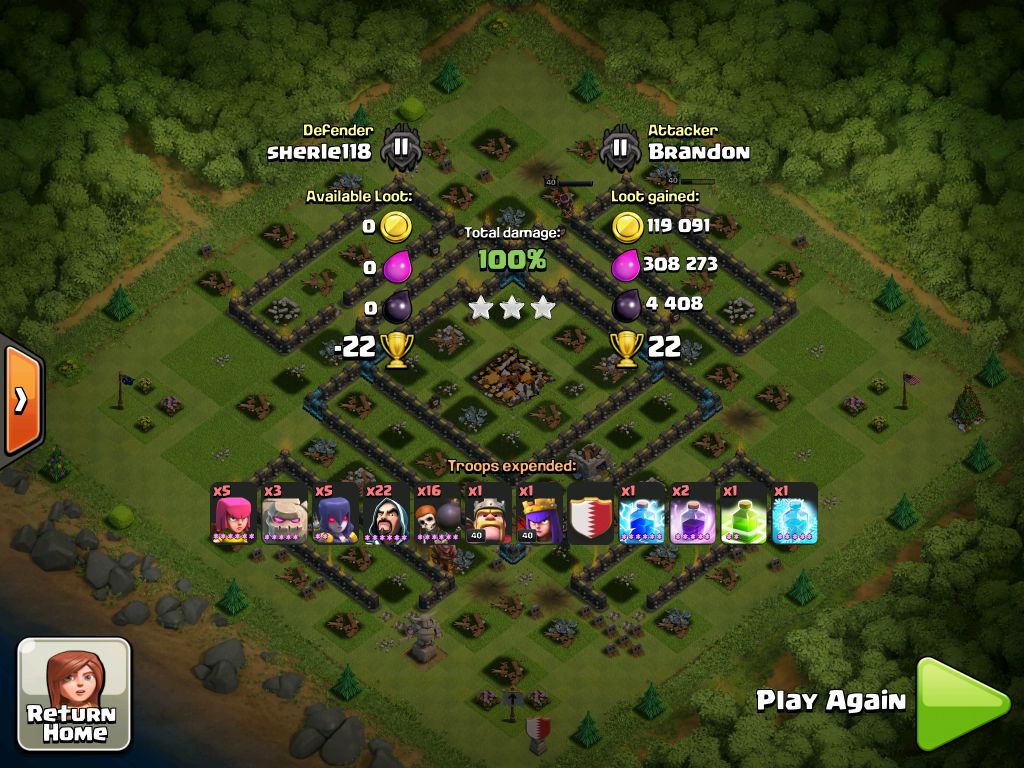Click the green Play Again arrow
Image resolution: width=1024 pixels, height=768 pixels.
point(961,702)
